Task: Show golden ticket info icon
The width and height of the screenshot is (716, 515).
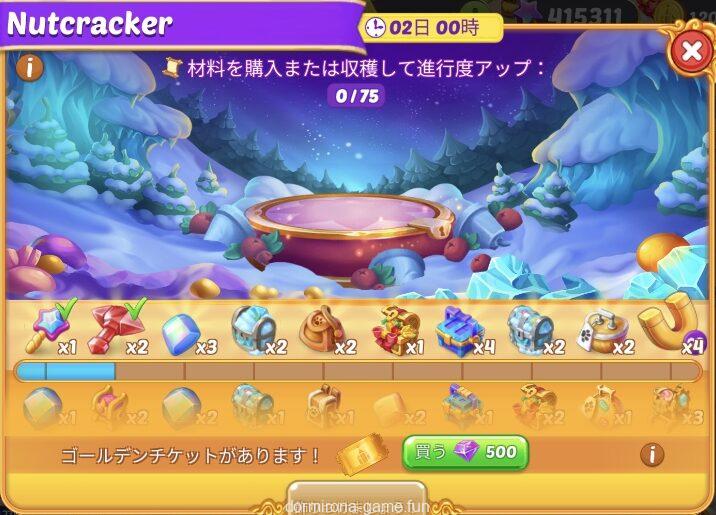Action: pos(652,454)
